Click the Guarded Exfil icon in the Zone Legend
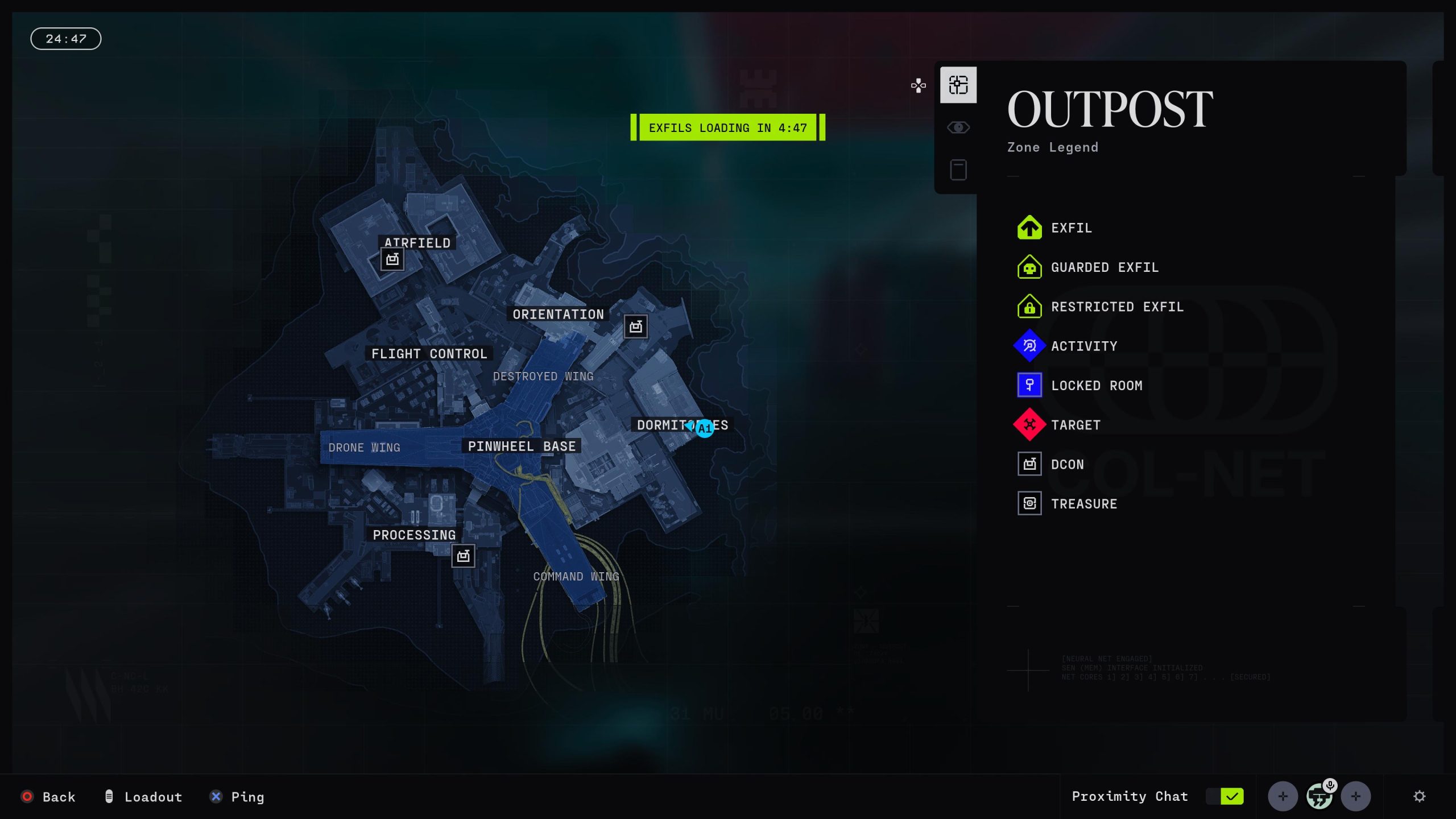The height and width of the screenshot is (819, 1456). 1029,267
